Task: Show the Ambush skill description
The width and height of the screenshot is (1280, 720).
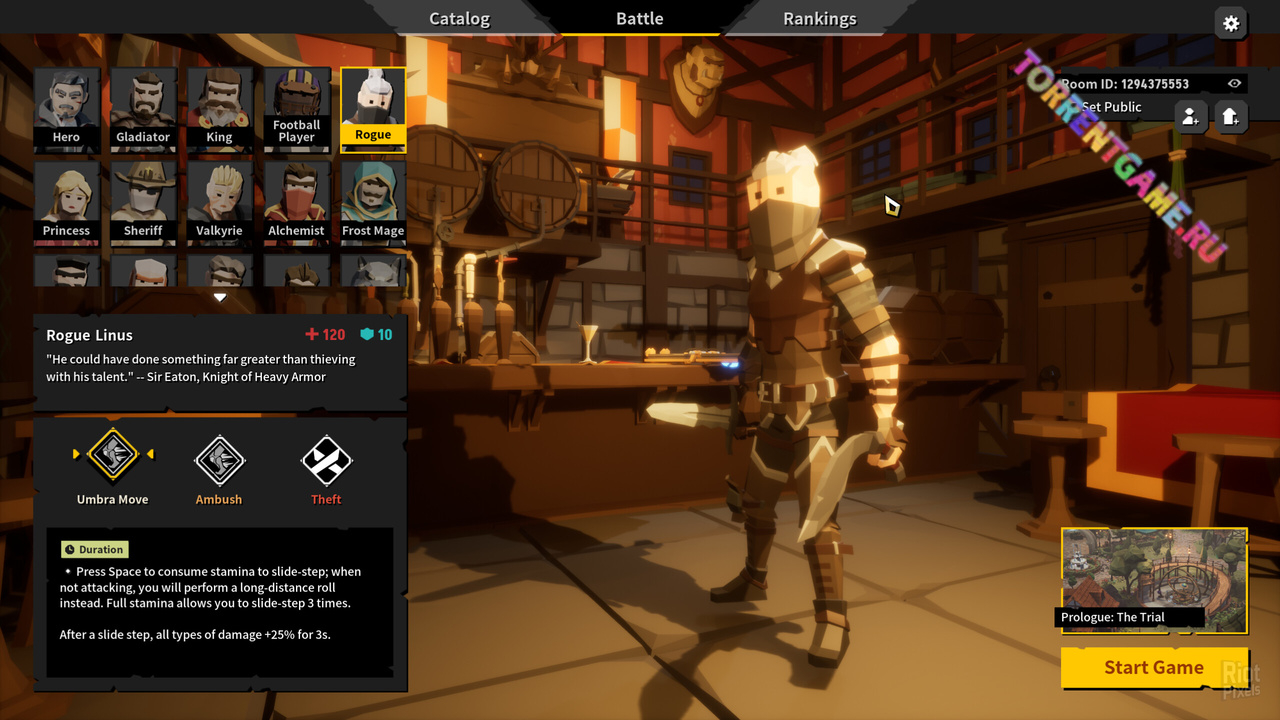Action: click(219, 461)
